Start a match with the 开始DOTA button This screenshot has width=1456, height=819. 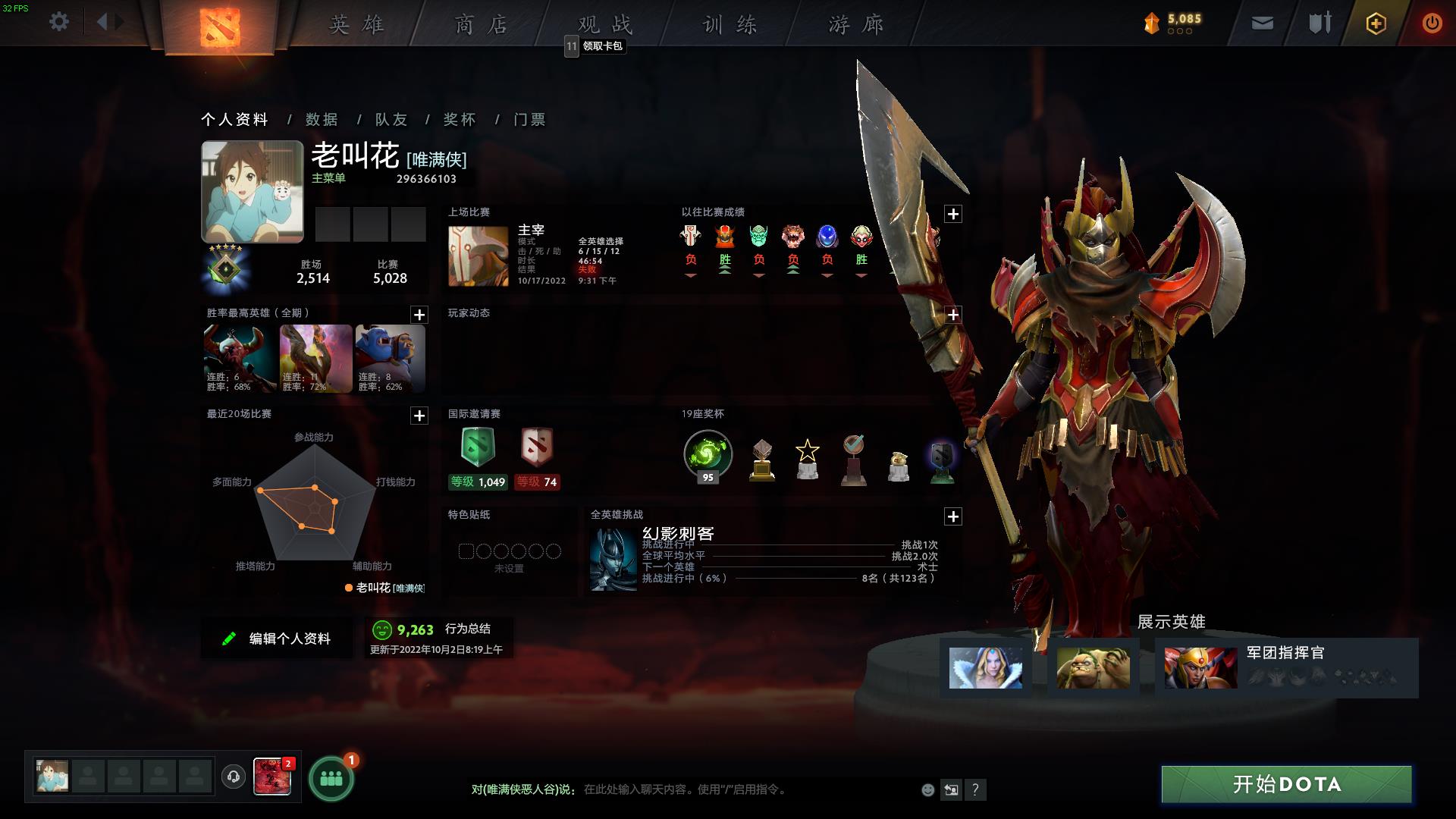1286,784
